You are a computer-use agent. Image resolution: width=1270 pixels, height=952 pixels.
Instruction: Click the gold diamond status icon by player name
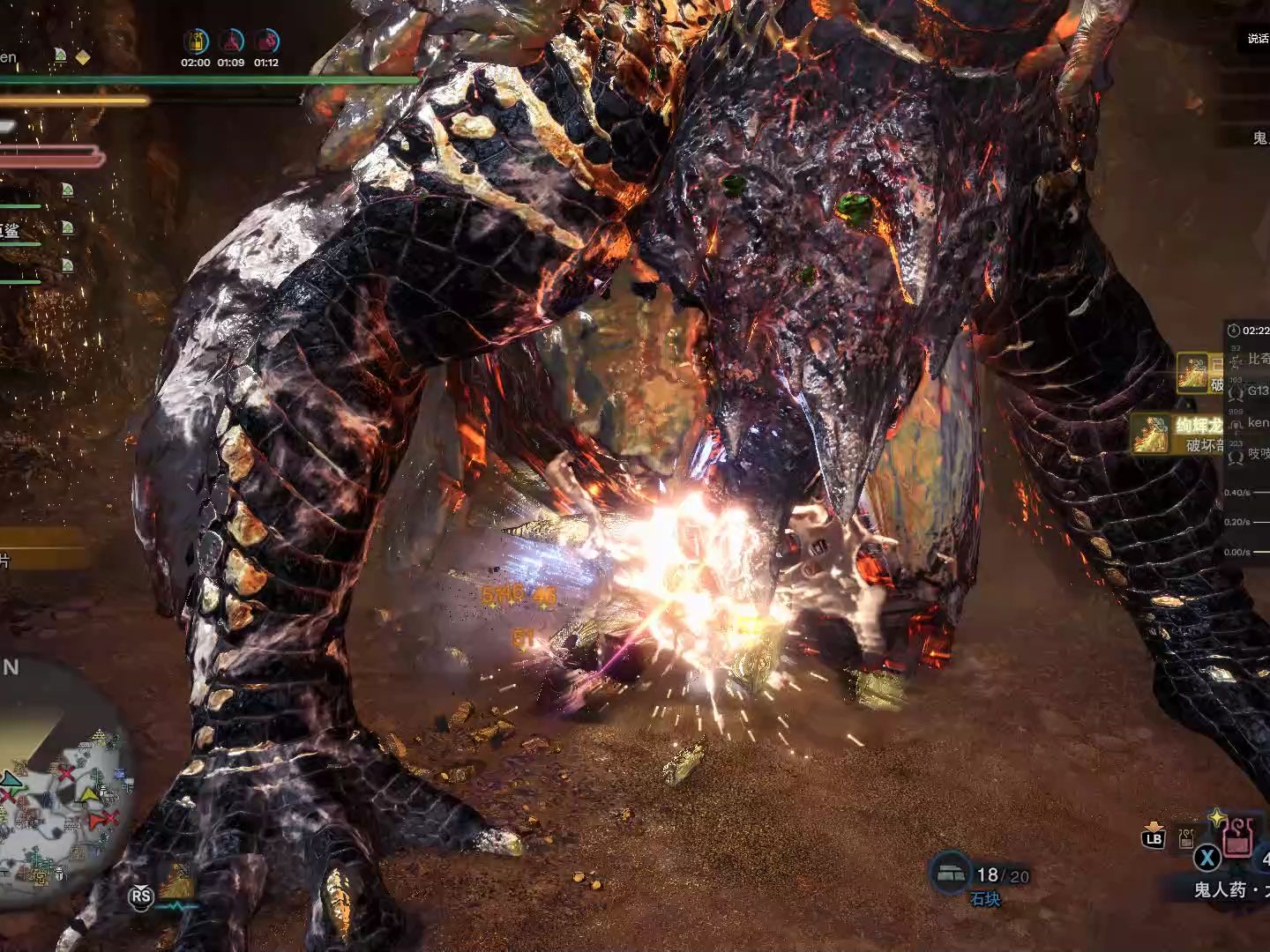(x=82, y=57)
